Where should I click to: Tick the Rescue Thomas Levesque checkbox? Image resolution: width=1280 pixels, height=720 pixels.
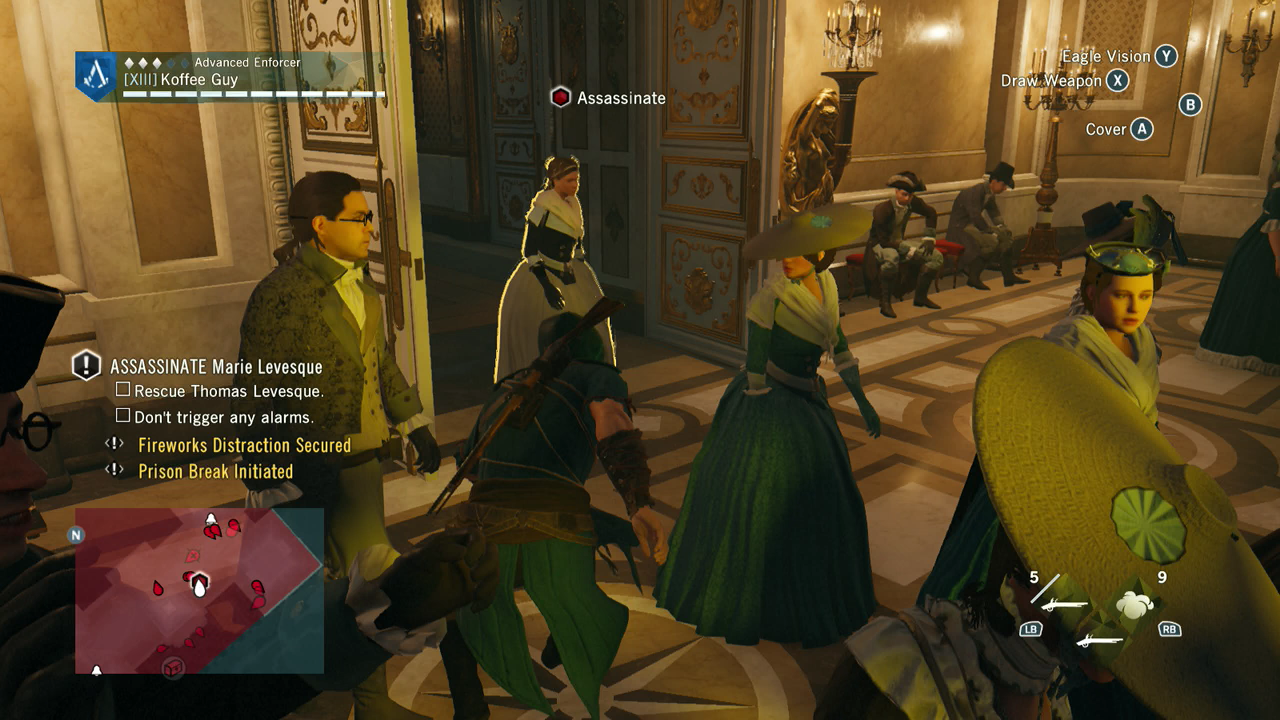[x=123, y=390]
